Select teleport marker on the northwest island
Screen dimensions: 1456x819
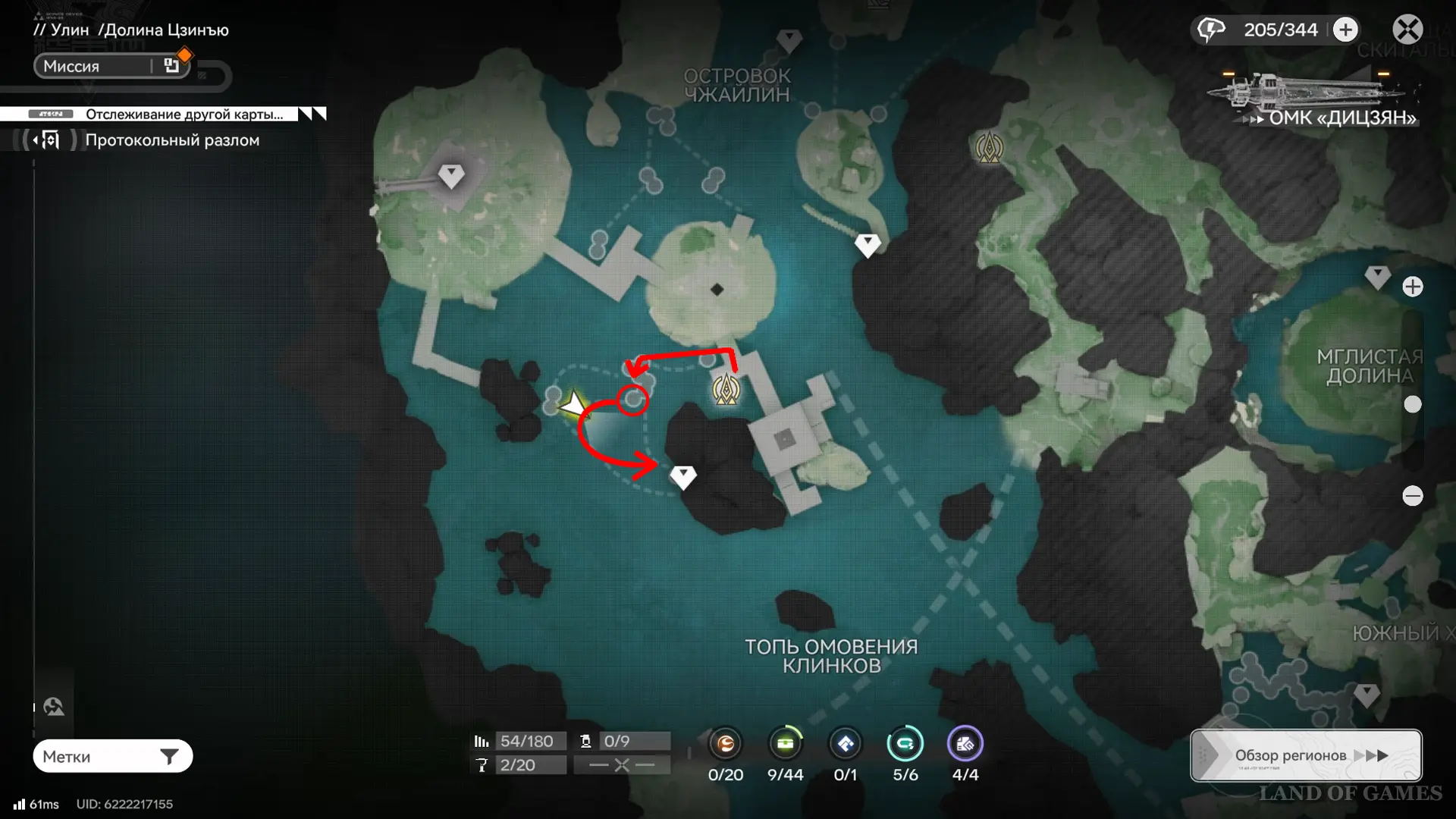451,175
